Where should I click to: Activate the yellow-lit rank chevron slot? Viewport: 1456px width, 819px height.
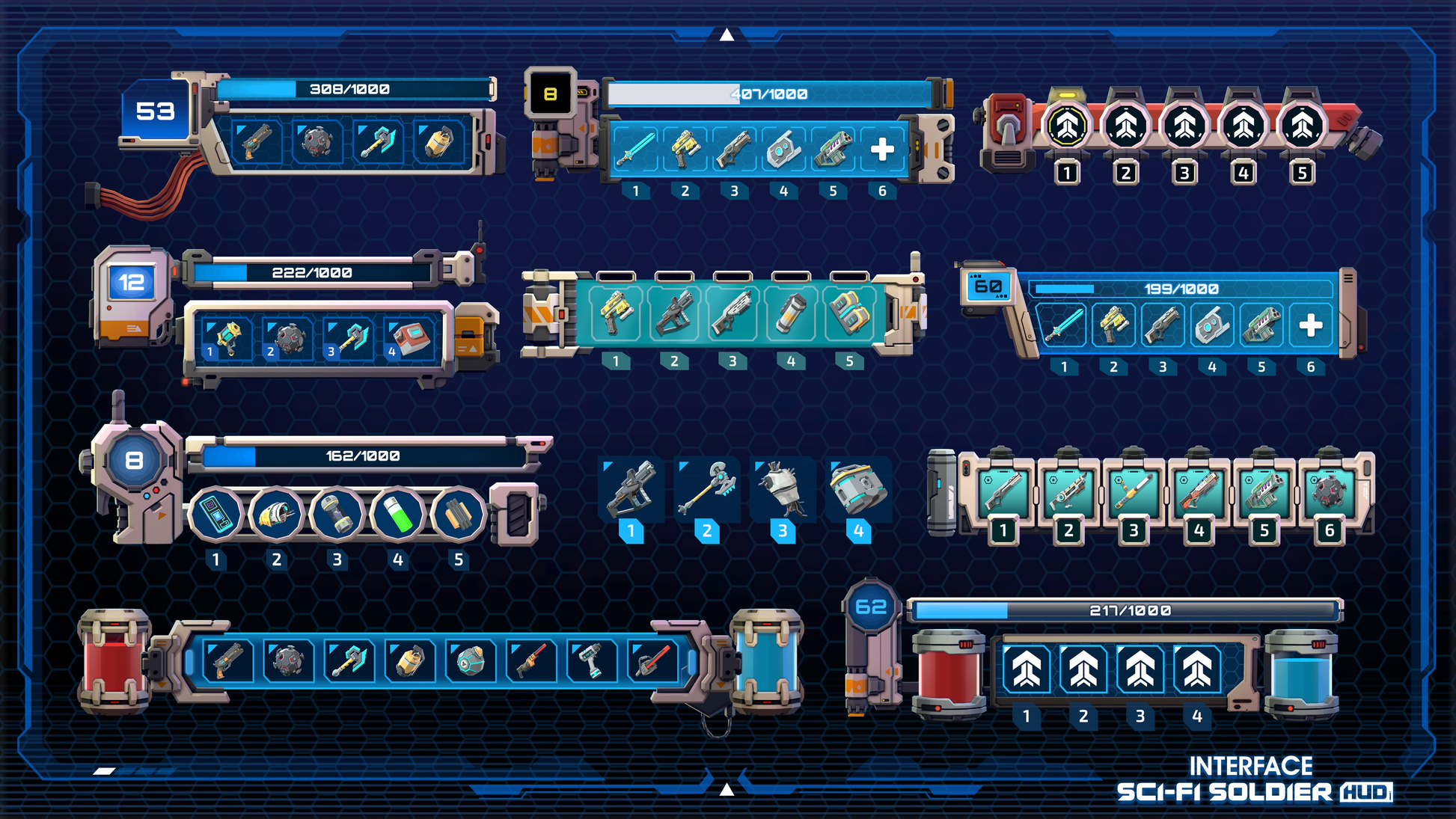[x=1067, y=126]
